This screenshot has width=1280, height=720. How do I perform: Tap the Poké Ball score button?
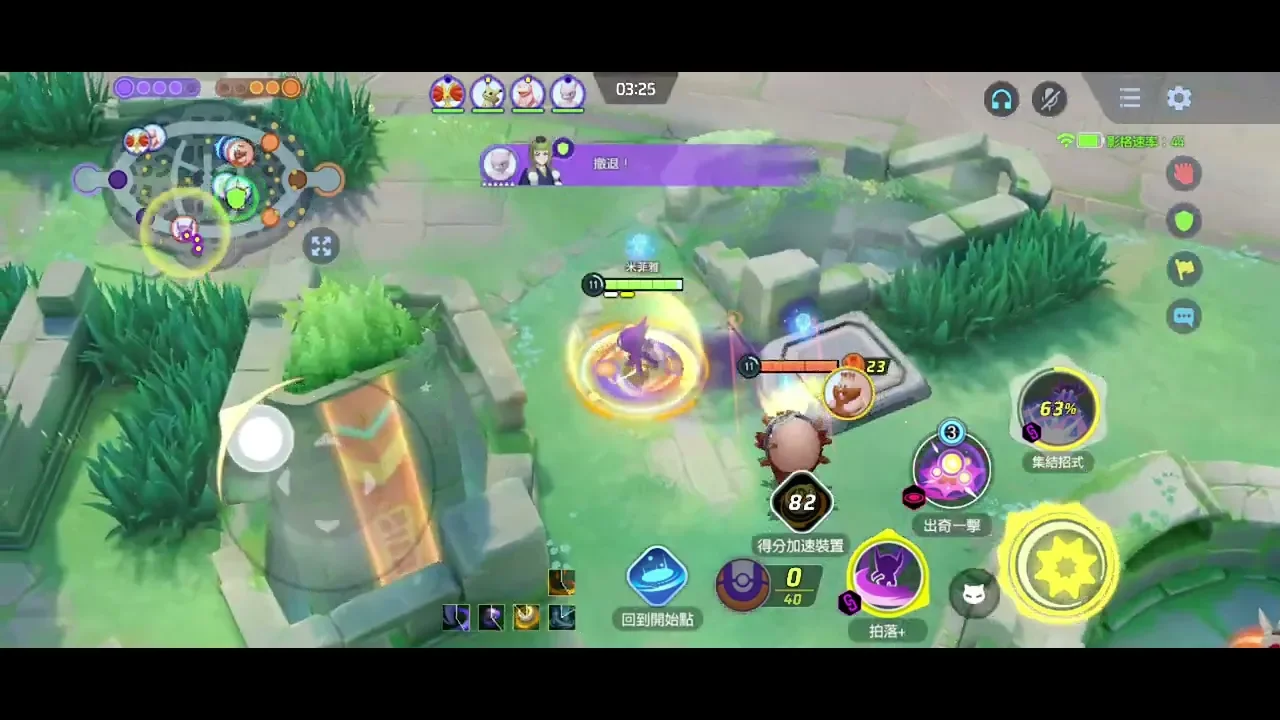[743, 585]
